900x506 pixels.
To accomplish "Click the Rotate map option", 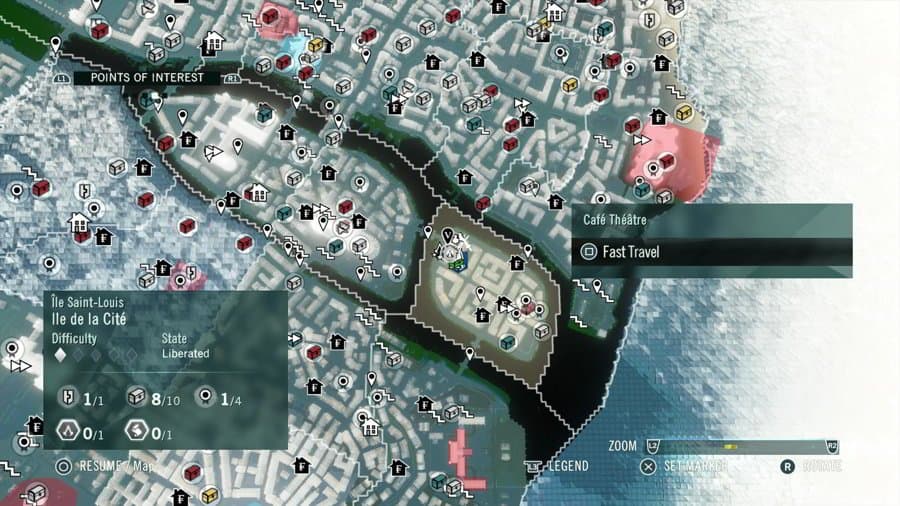I will [820, 466].
